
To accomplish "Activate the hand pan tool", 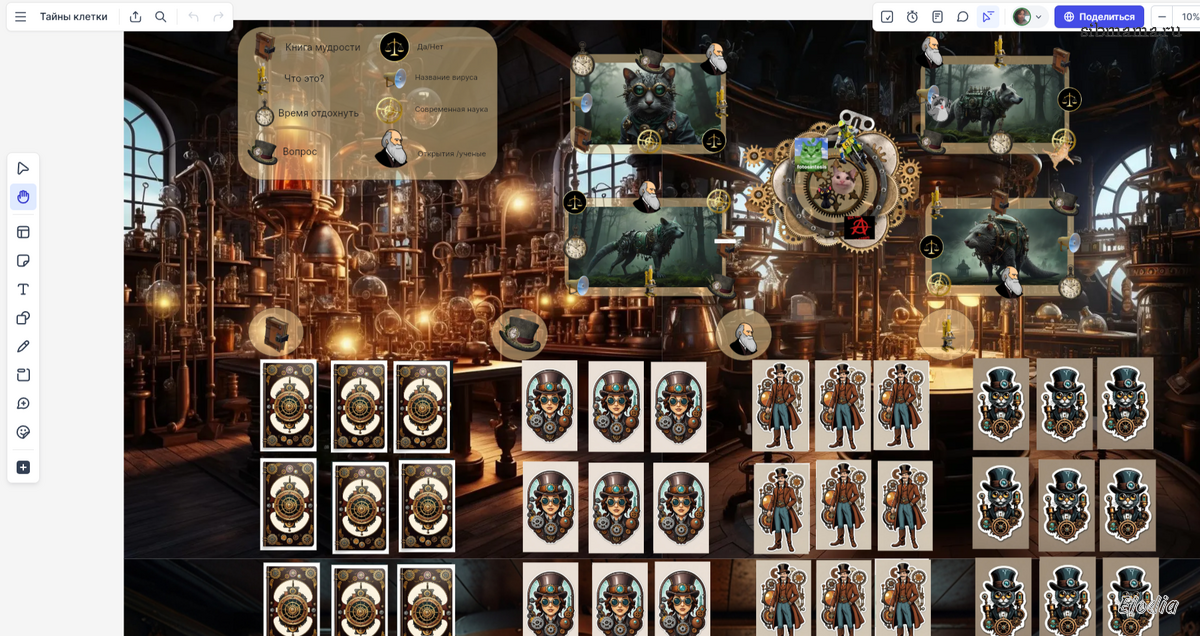I will tap(23, 197).
